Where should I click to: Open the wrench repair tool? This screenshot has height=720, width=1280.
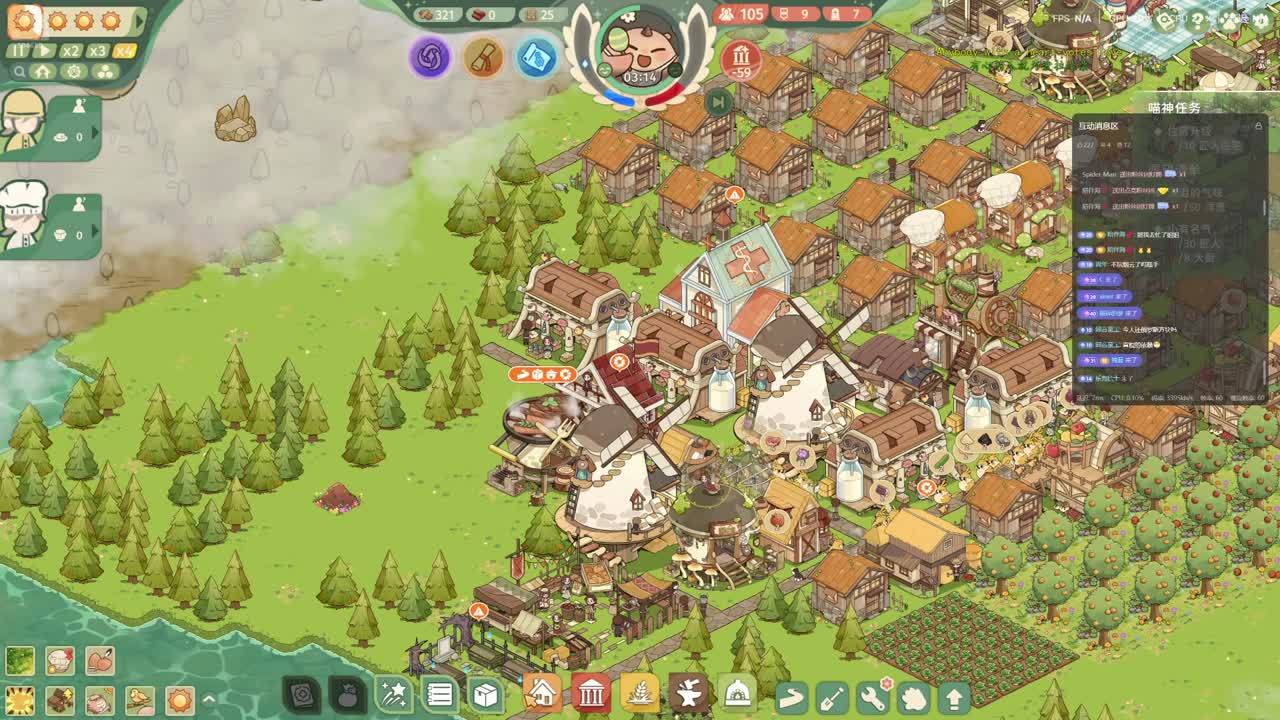873,696
